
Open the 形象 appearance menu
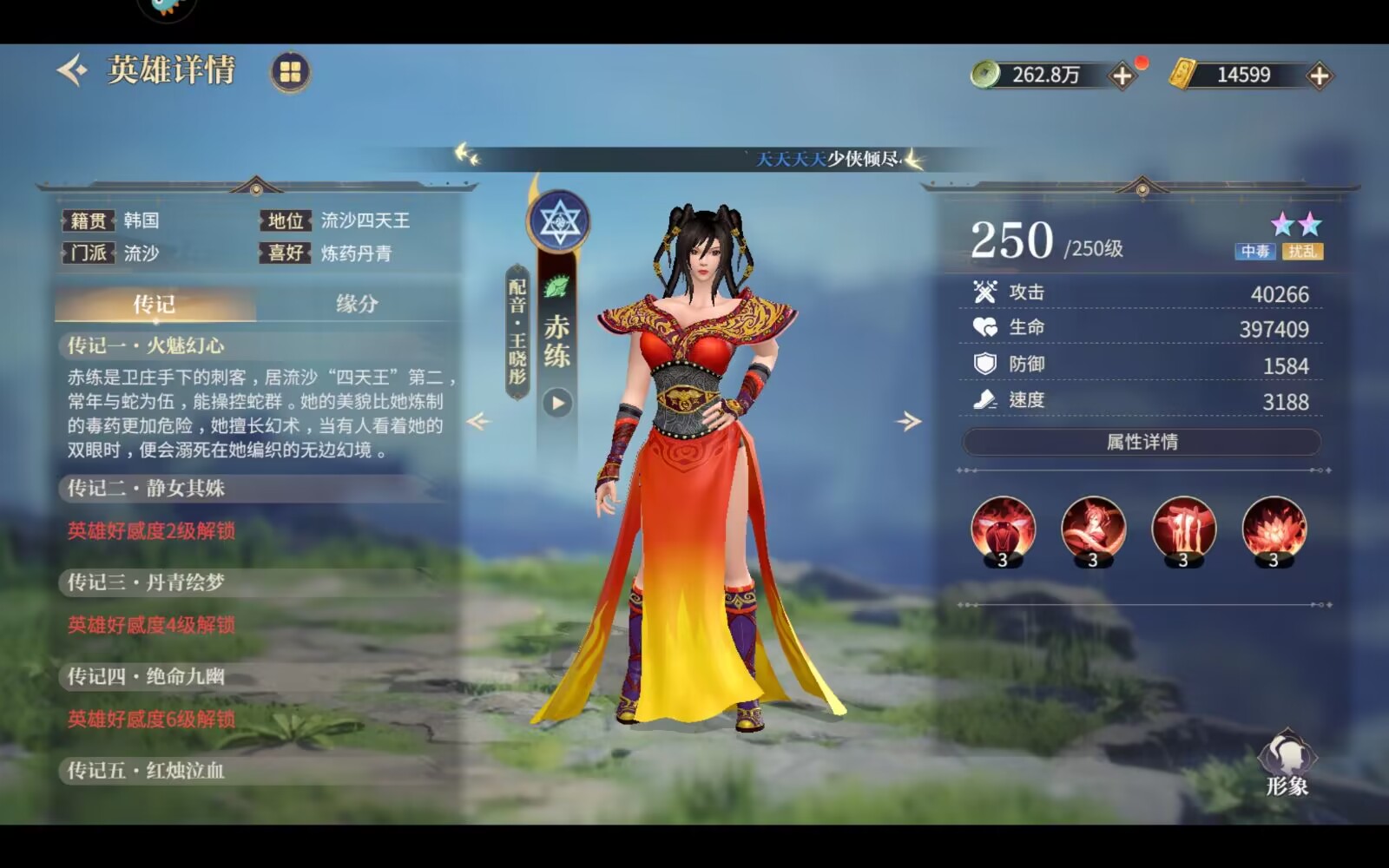[1287, 764]
